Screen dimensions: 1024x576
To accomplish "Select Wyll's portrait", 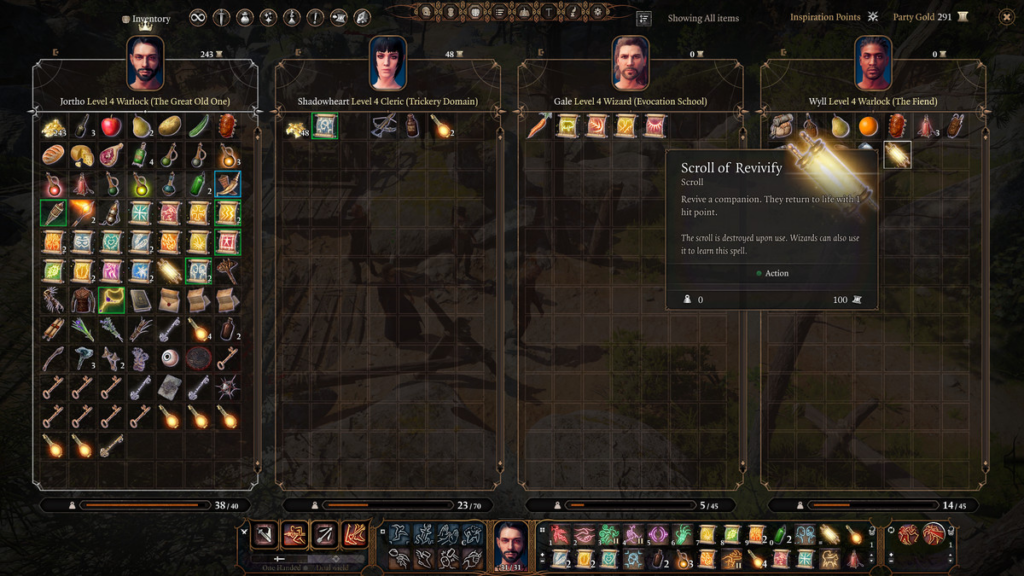I will click(x=874, y=64).
